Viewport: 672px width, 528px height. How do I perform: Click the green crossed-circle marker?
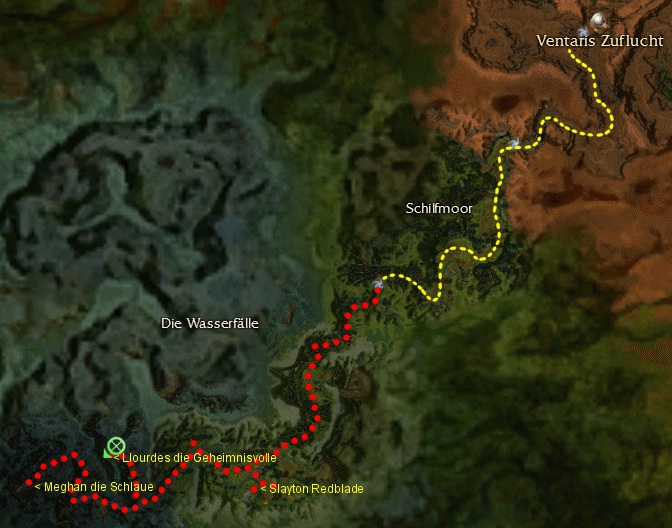tap(115, 445)
